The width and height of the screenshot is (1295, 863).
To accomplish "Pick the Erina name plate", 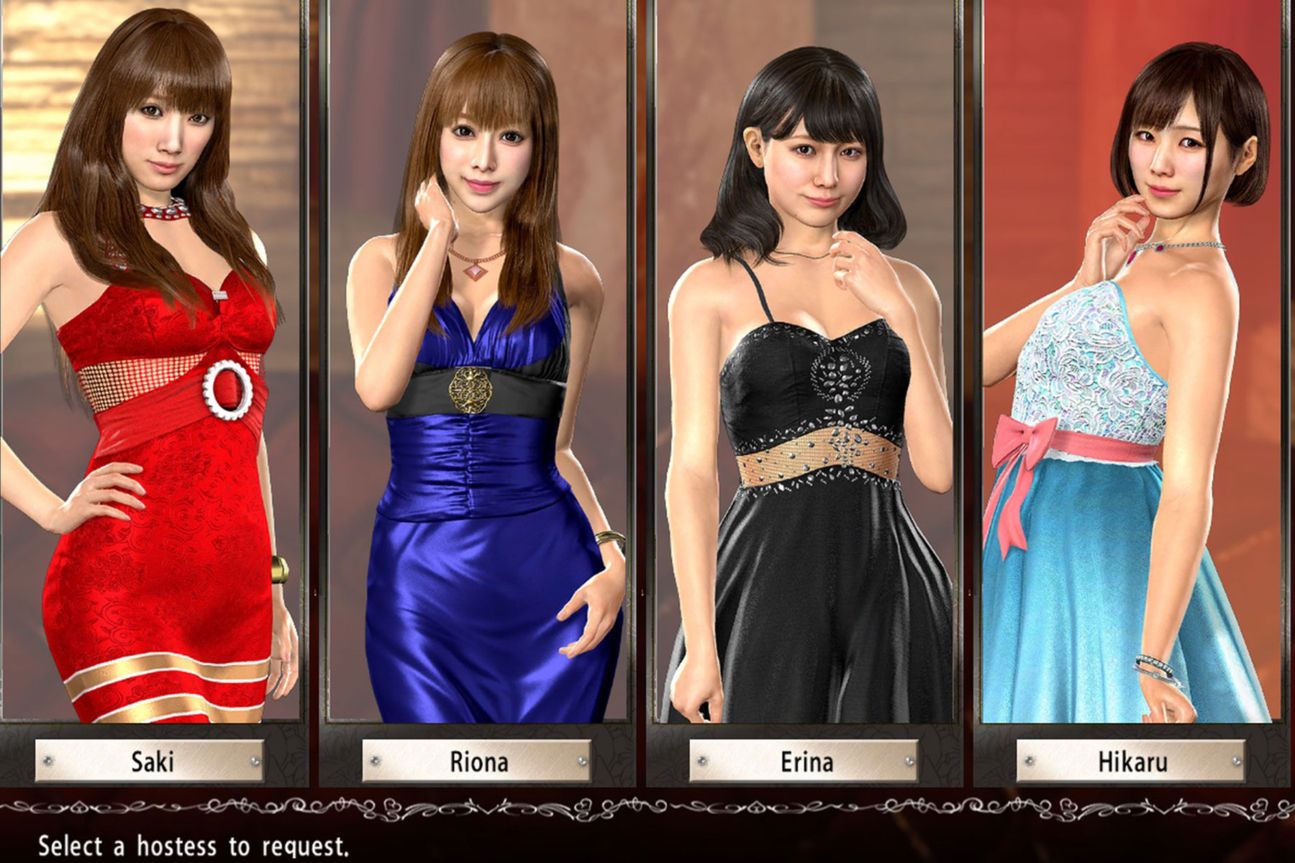I will pos(804,761).
